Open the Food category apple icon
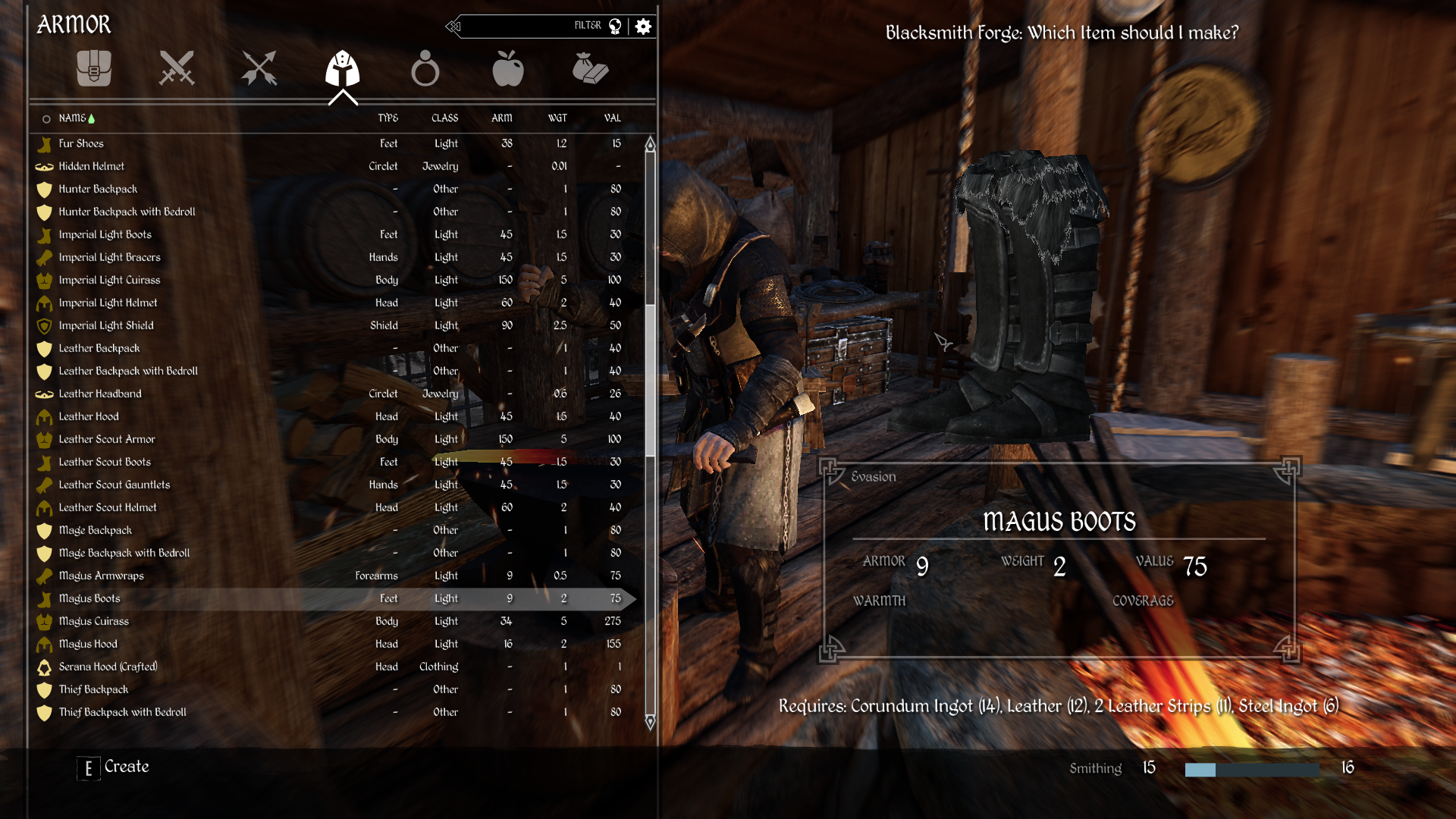1456x819 pixels. coord(509,68)
